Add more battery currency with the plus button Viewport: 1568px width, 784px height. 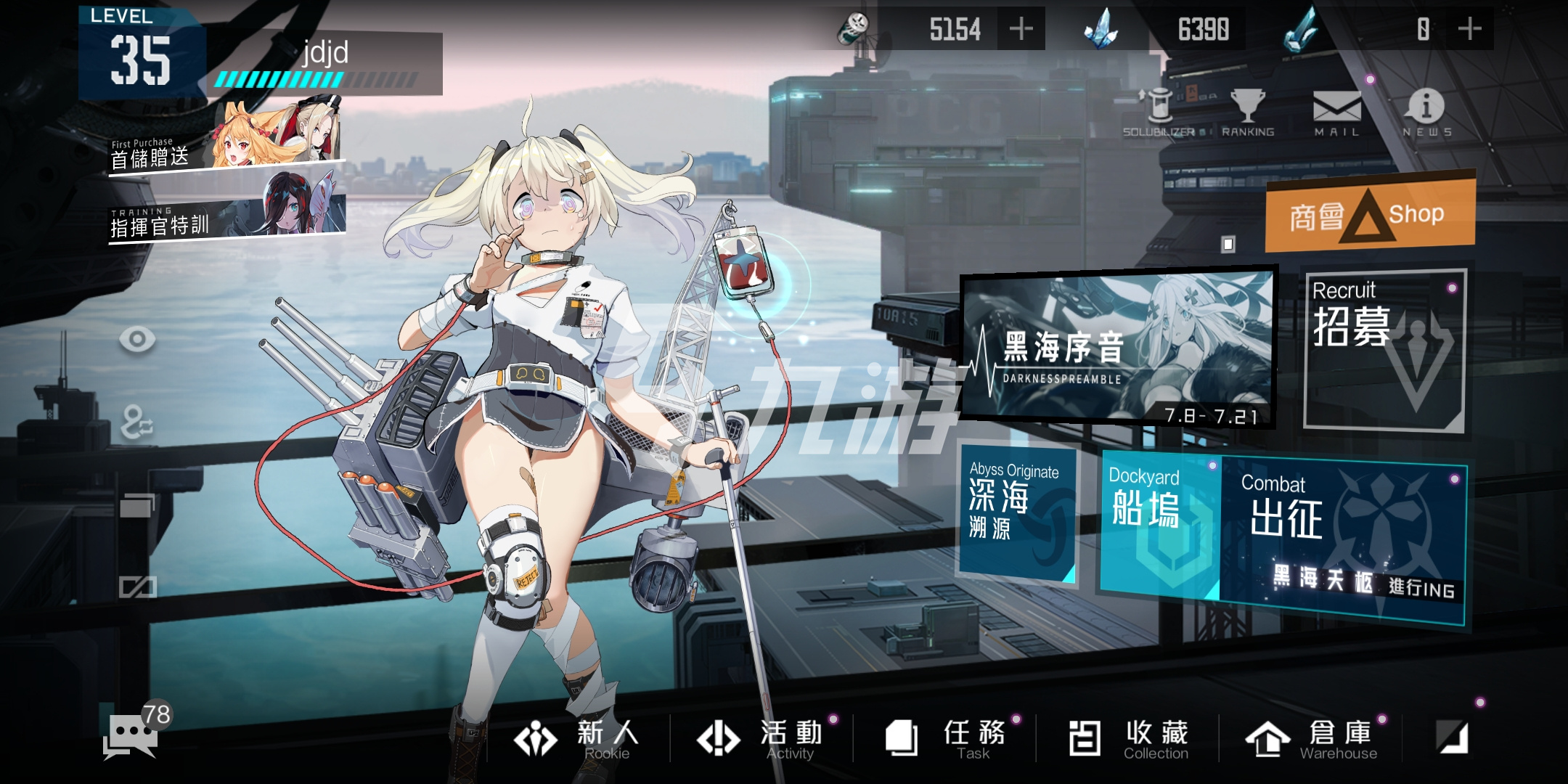coord(1021,29)
